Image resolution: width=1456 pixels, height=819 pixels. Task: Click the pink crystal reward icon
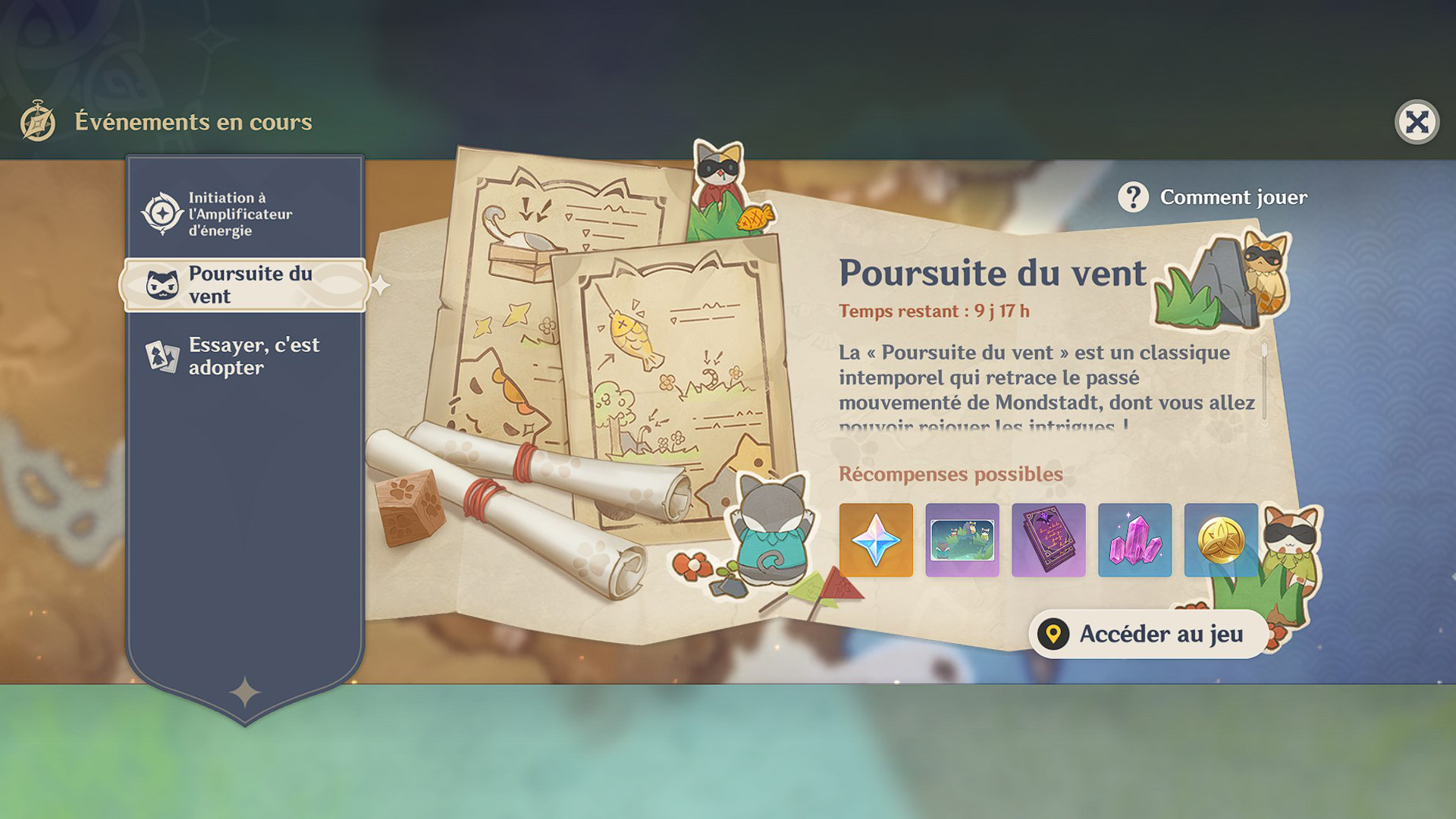click(x=1135, y=541)
